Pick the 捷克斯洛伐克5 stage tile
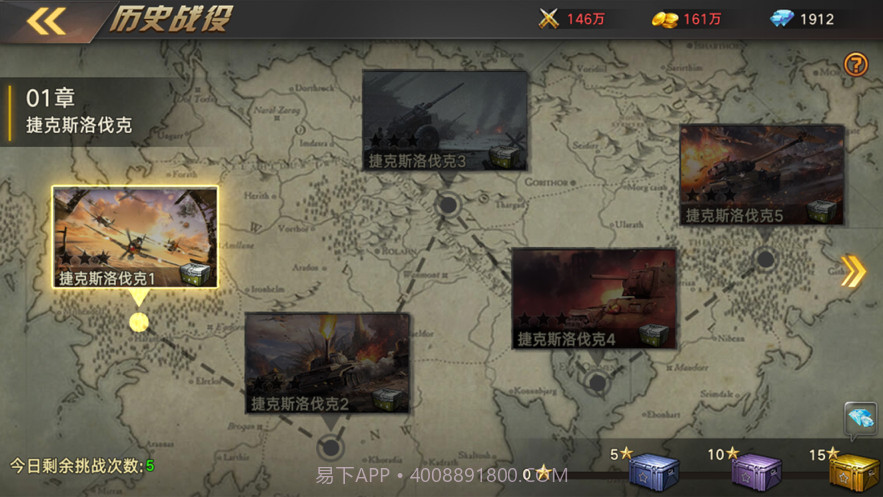Viewport: 883px width, 497px height. [x=761, y=175]
